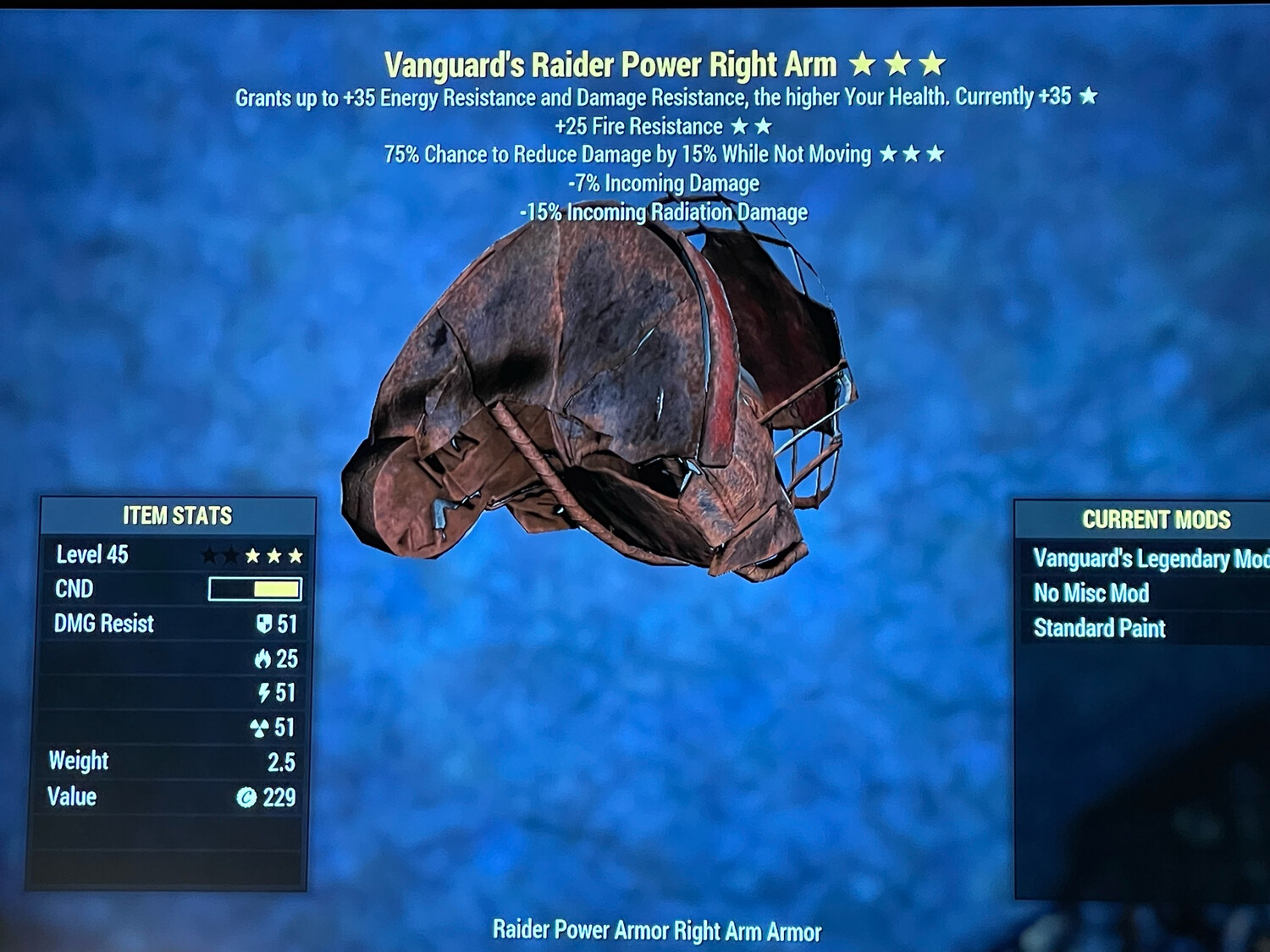The image size is (1270, 952).
Task: Select the star after Currently +35
Action: (1087, 97)
